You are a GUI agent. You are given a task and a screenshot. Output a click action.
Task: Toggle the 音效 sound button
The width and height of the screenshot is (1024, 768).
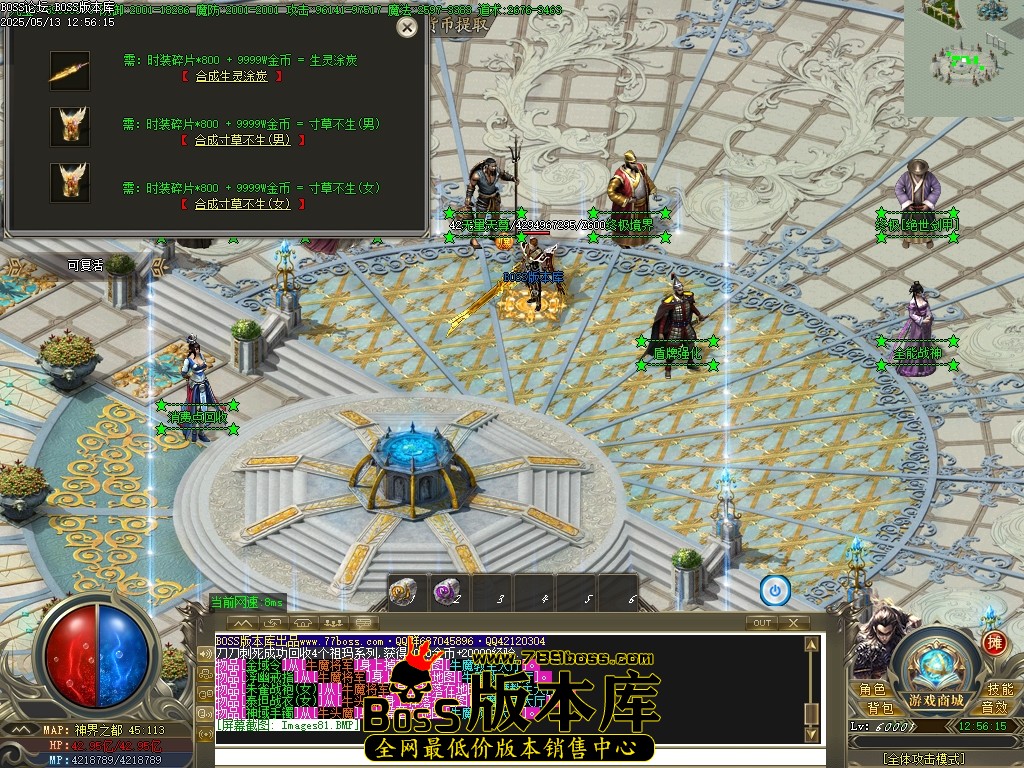click(994, 708)
